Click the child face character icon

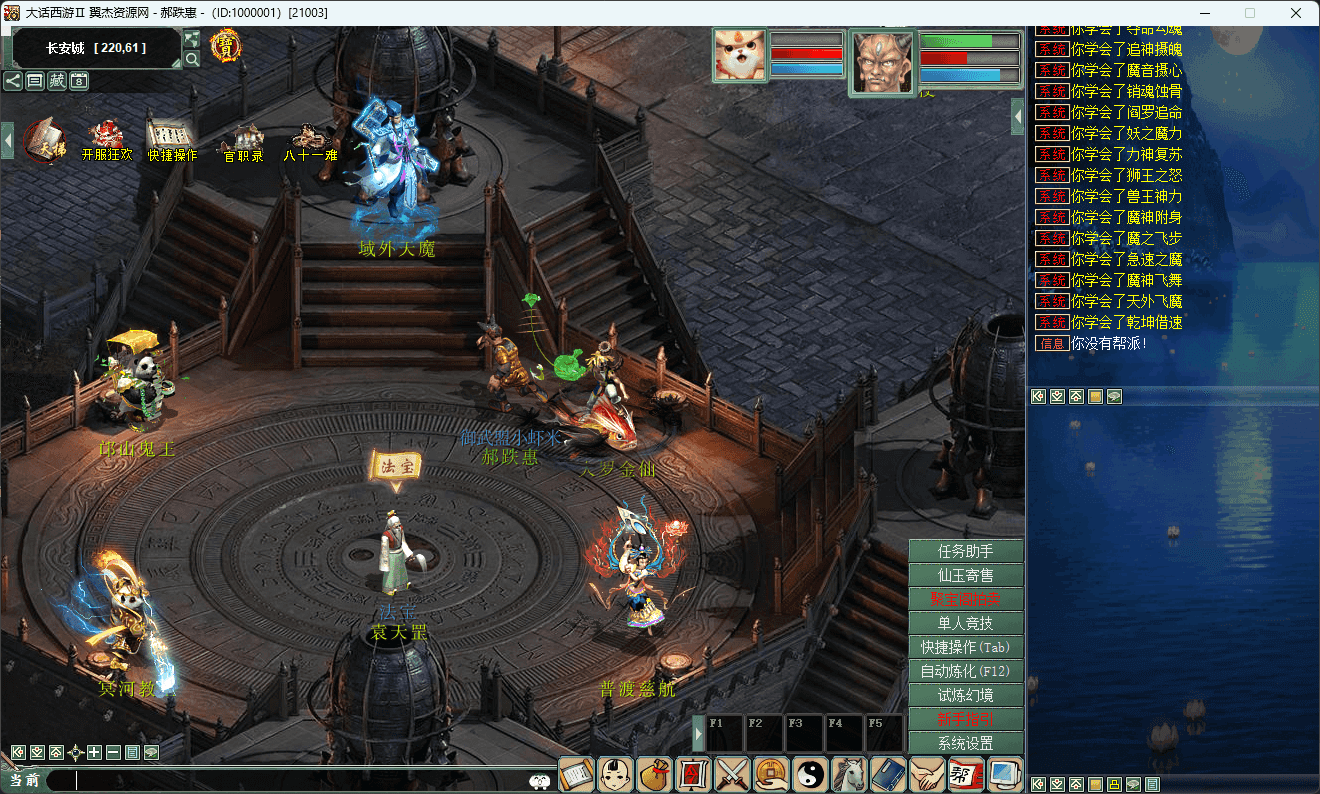click(x=616, y=775)
